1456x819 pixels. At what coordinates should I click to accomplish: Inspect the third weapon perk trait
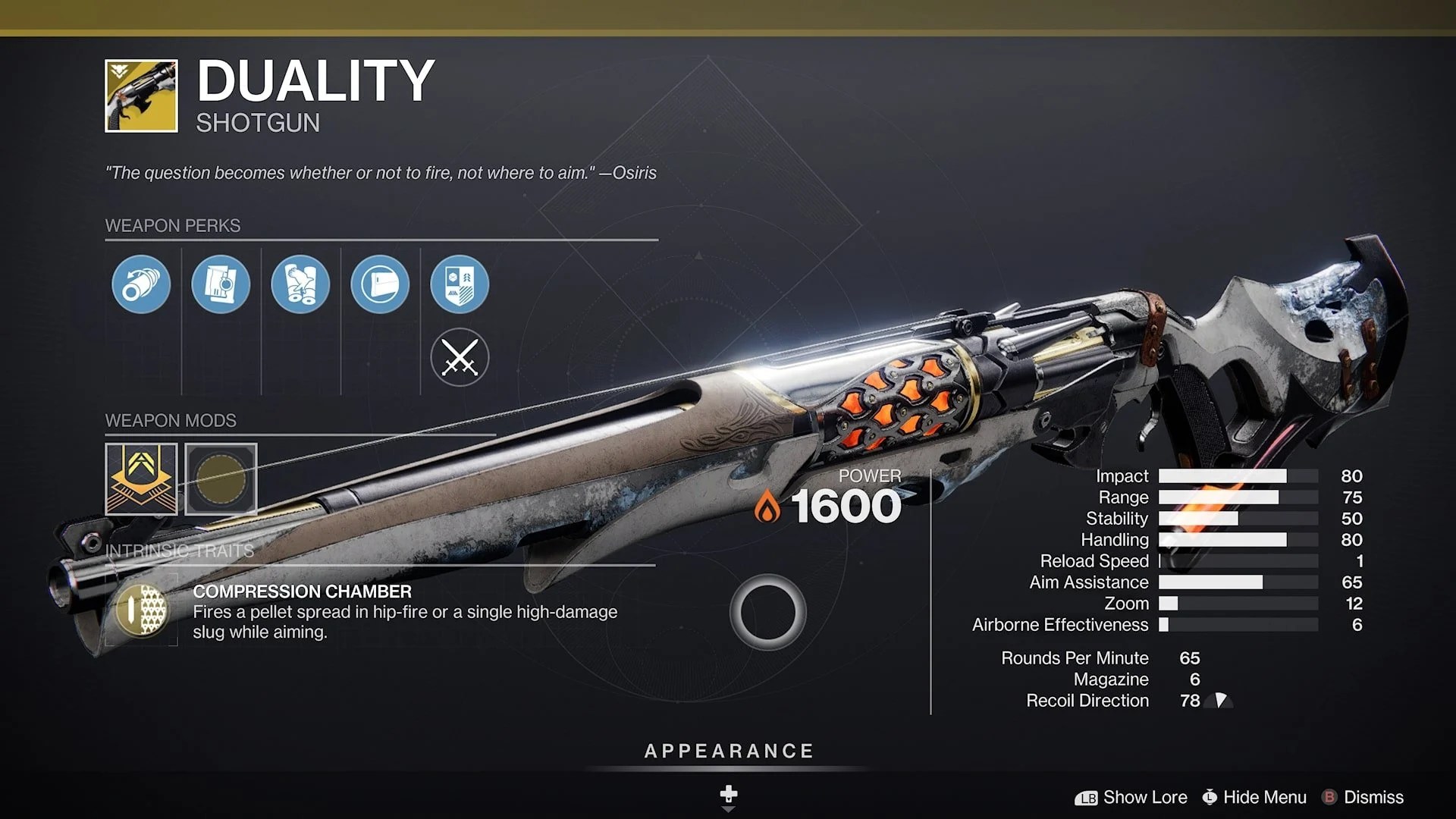tap(300, 284)
